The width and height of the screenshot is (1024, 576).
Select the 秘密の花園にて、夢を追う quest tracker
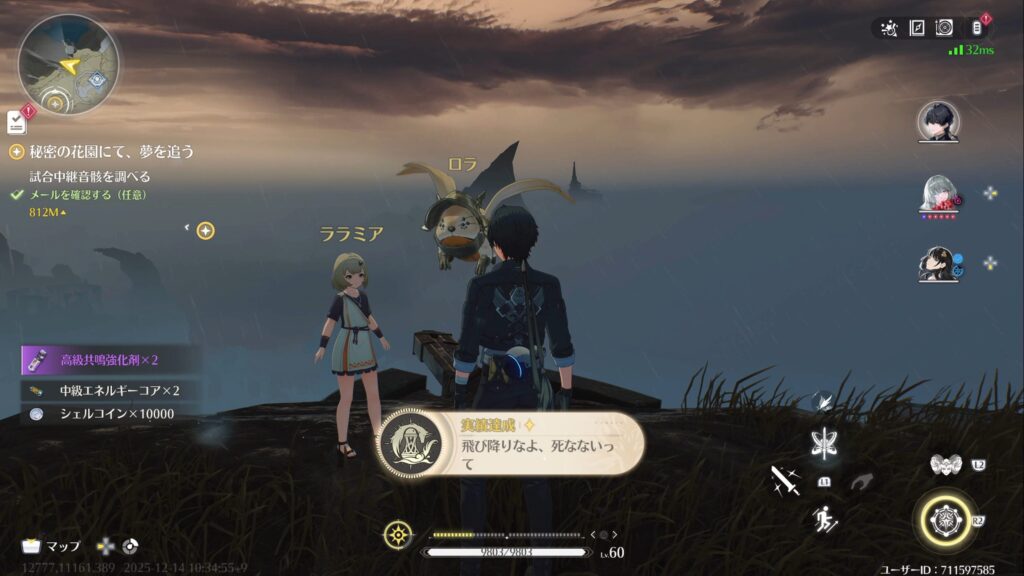(x=110, y=152)
